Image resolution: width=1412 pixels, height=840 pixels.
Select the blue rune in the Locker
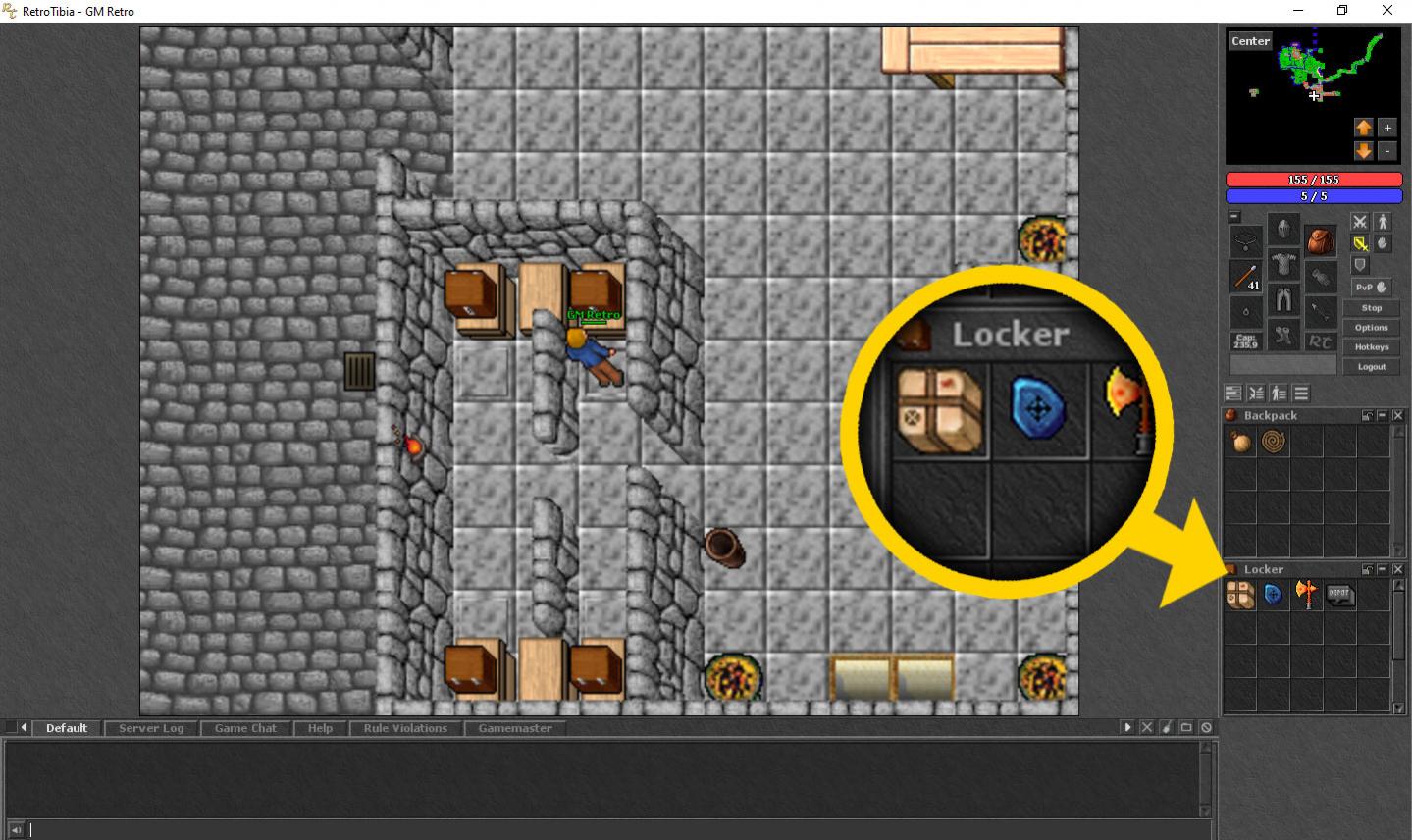1274,595
